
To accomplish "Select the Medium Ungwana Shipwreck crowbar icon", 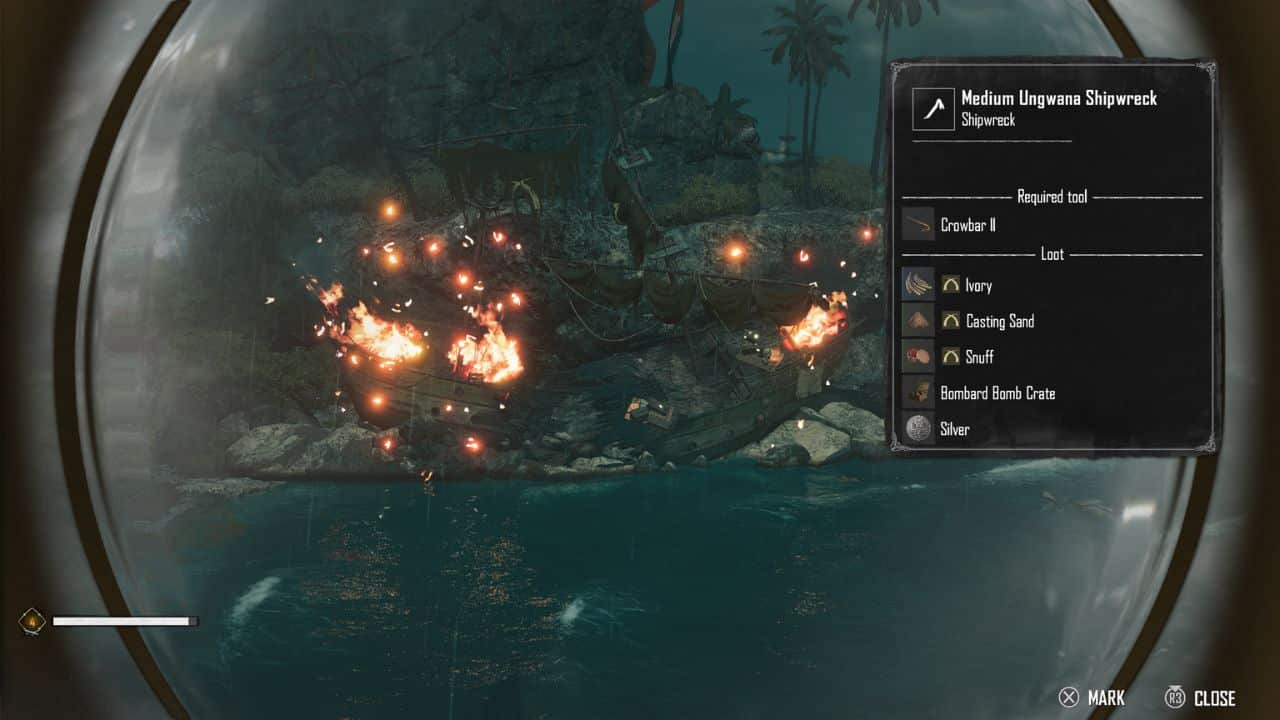I will click(x=933, y=109).
